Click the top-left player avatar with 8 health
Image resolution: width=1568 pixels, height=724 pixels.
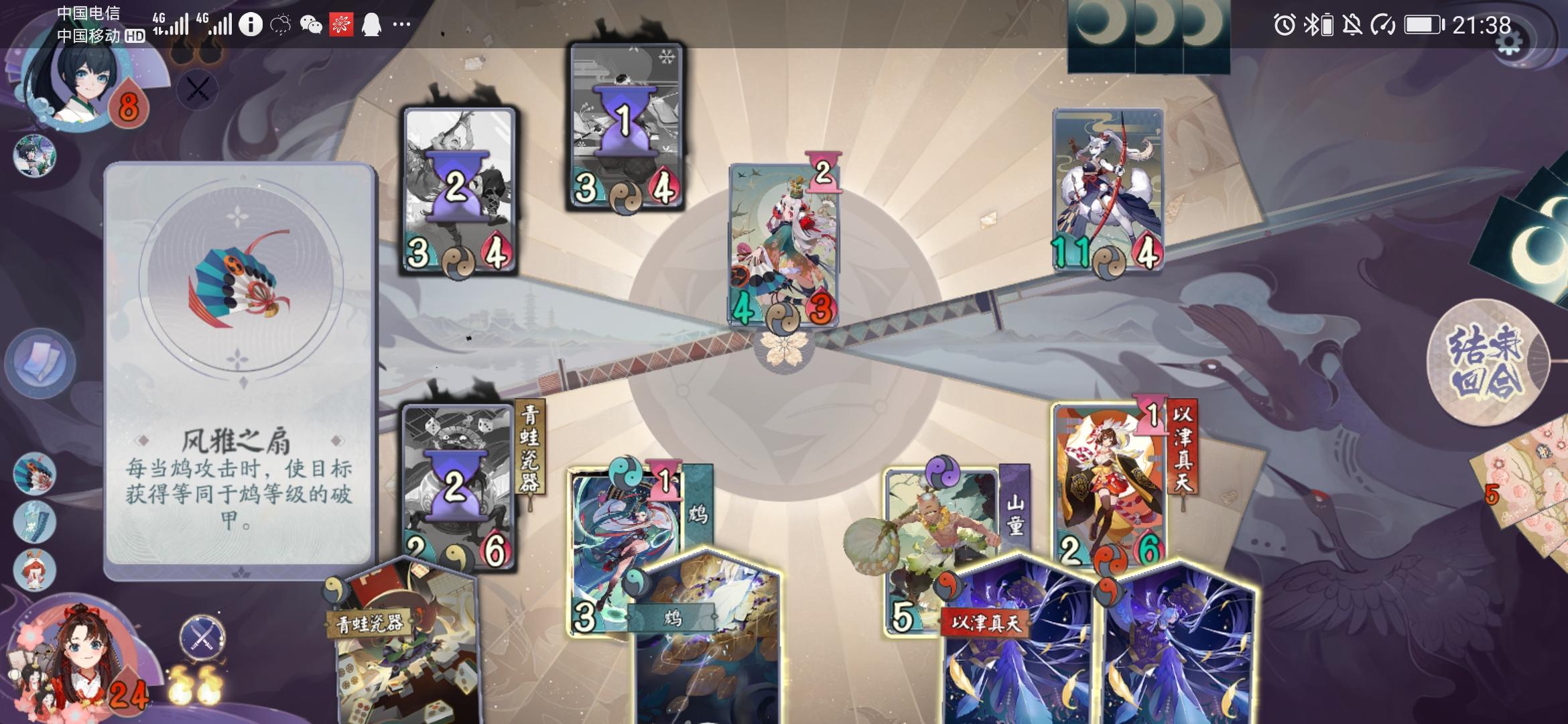point(74,87)
